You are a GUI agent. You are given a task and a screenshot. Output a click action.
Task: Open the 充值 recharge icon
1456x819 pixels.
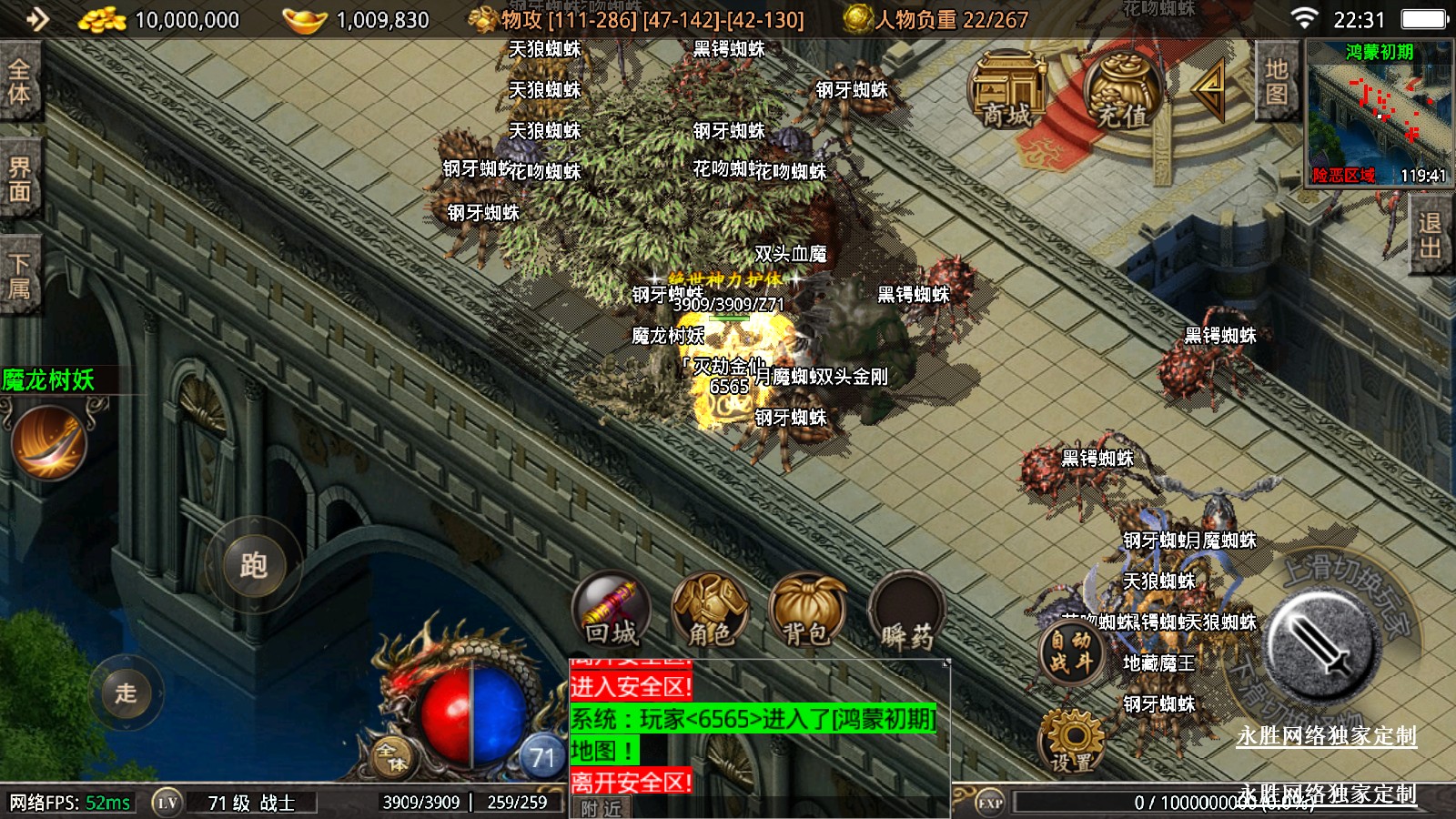pos(1122,91)
